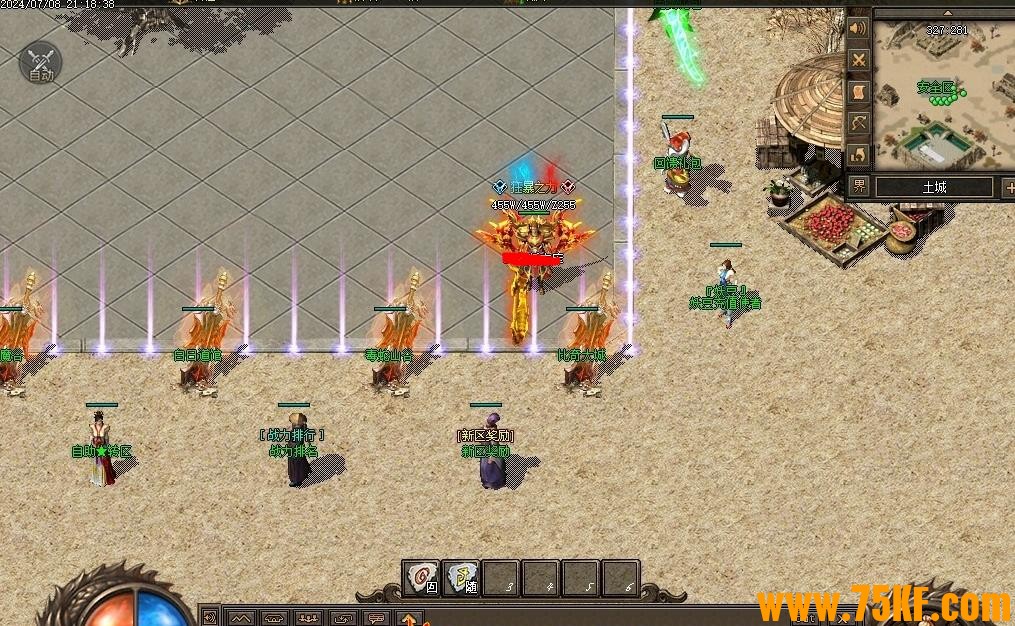This screenshot has width=1015, height=626.
Task: Click the orange up-arrow bottom bar button
Action: point(409,618)
